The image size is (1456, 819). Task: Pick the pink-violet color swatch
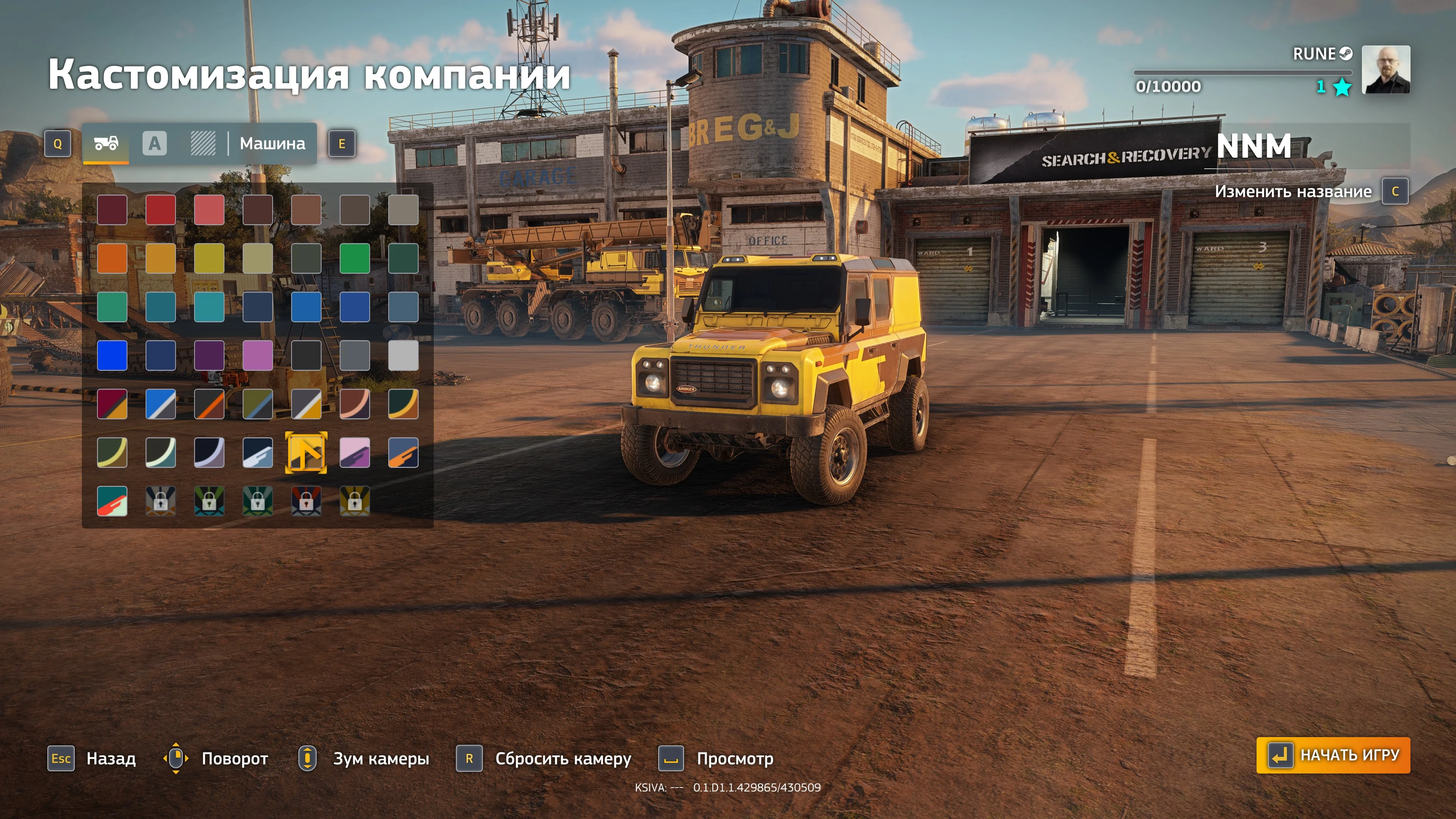click(258, 356)
